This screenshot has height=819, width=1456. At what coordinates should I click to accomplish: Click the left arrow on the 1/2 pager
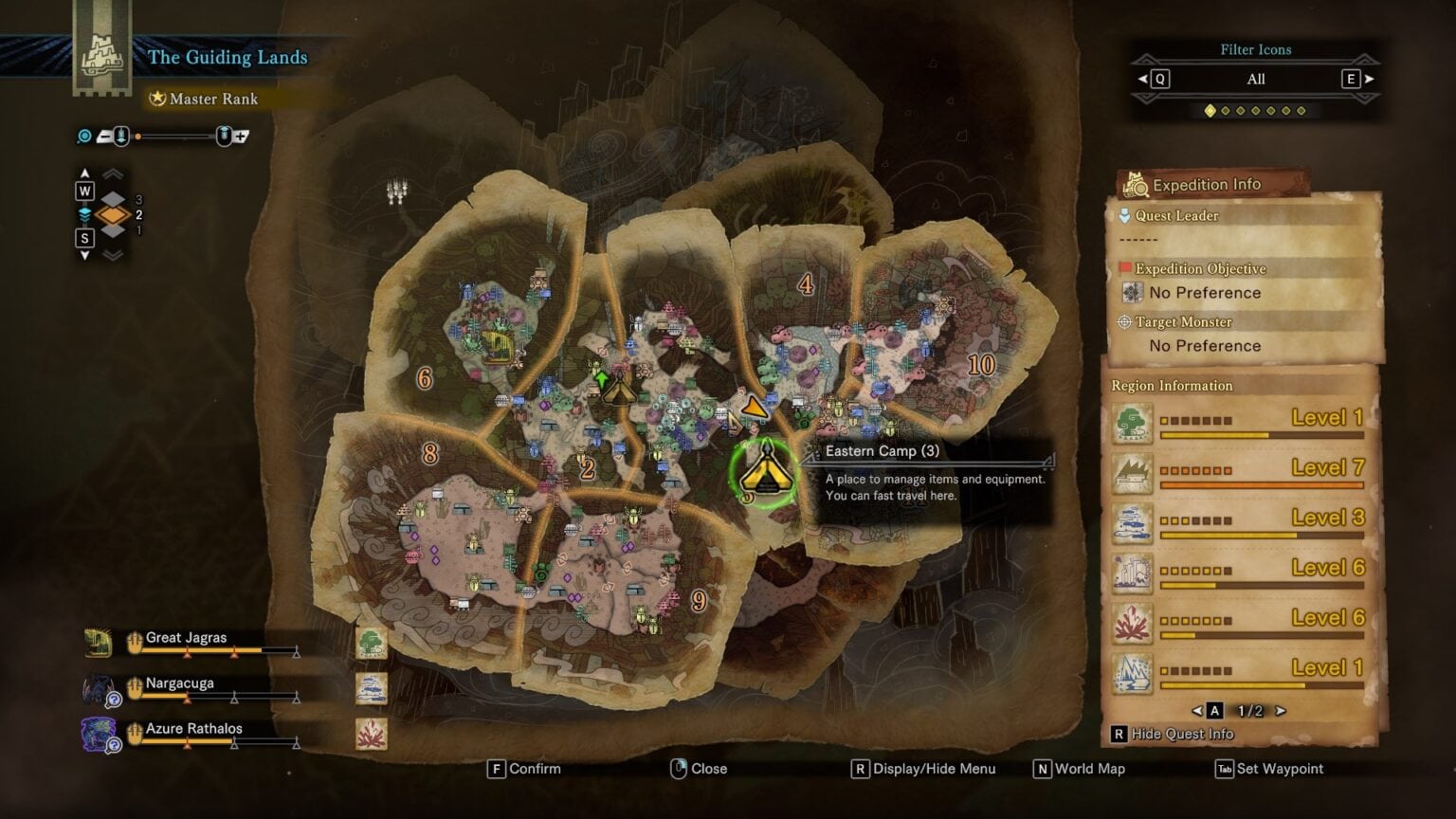[1196, 709]
